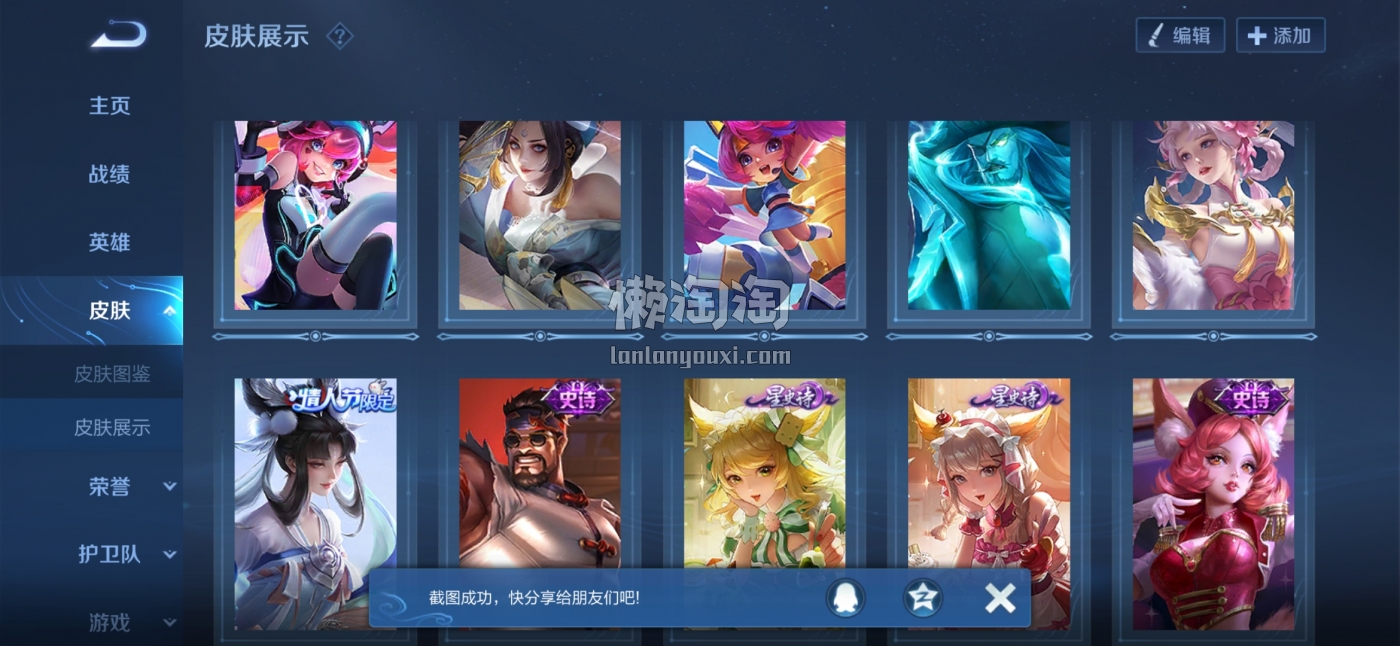Select the pink fox-eared 史诗 skin card

[x=1213, y=500]
